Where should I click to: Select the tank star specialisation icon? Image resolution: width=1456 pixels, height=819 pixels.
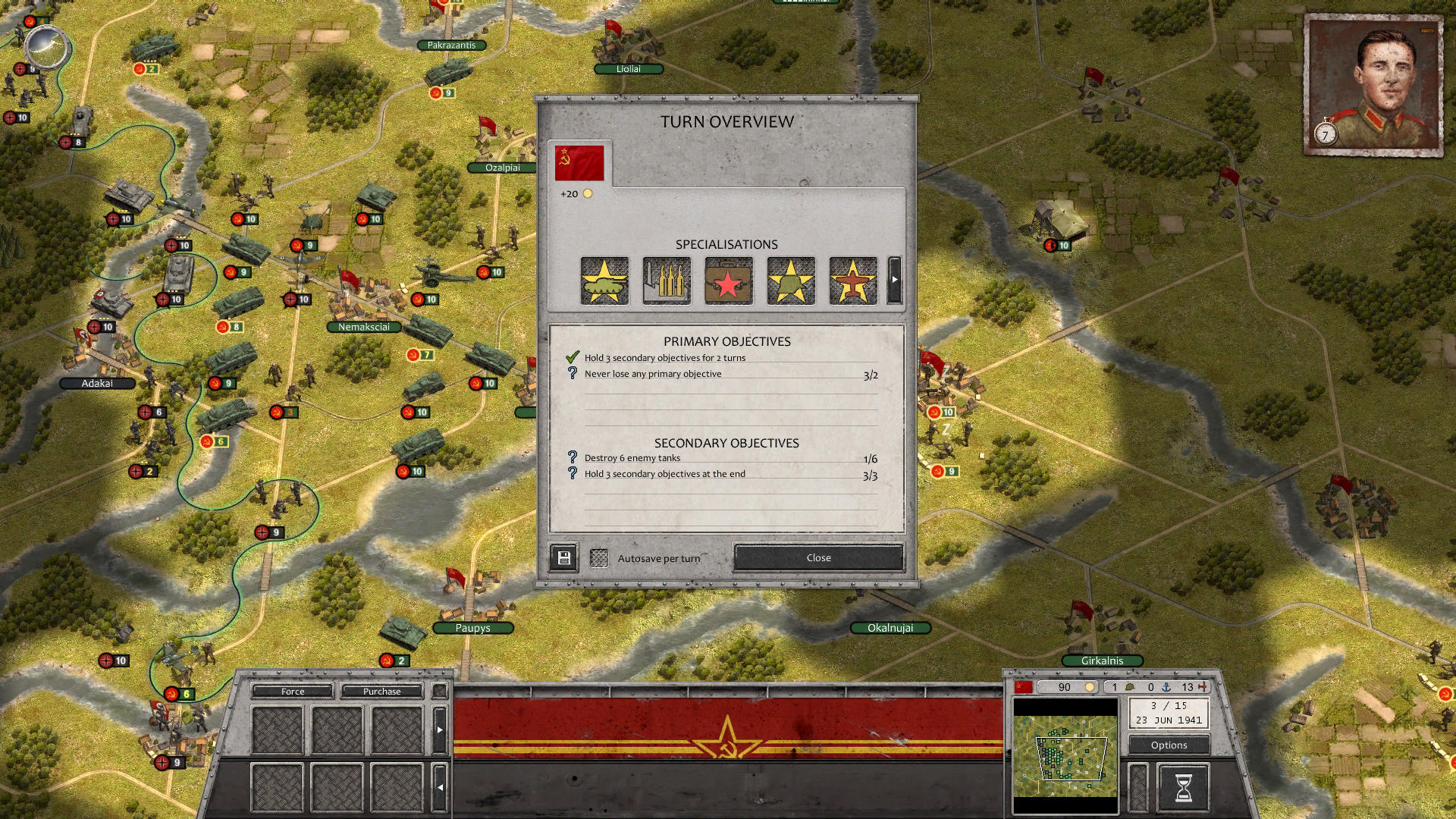[x=604, y=281]
